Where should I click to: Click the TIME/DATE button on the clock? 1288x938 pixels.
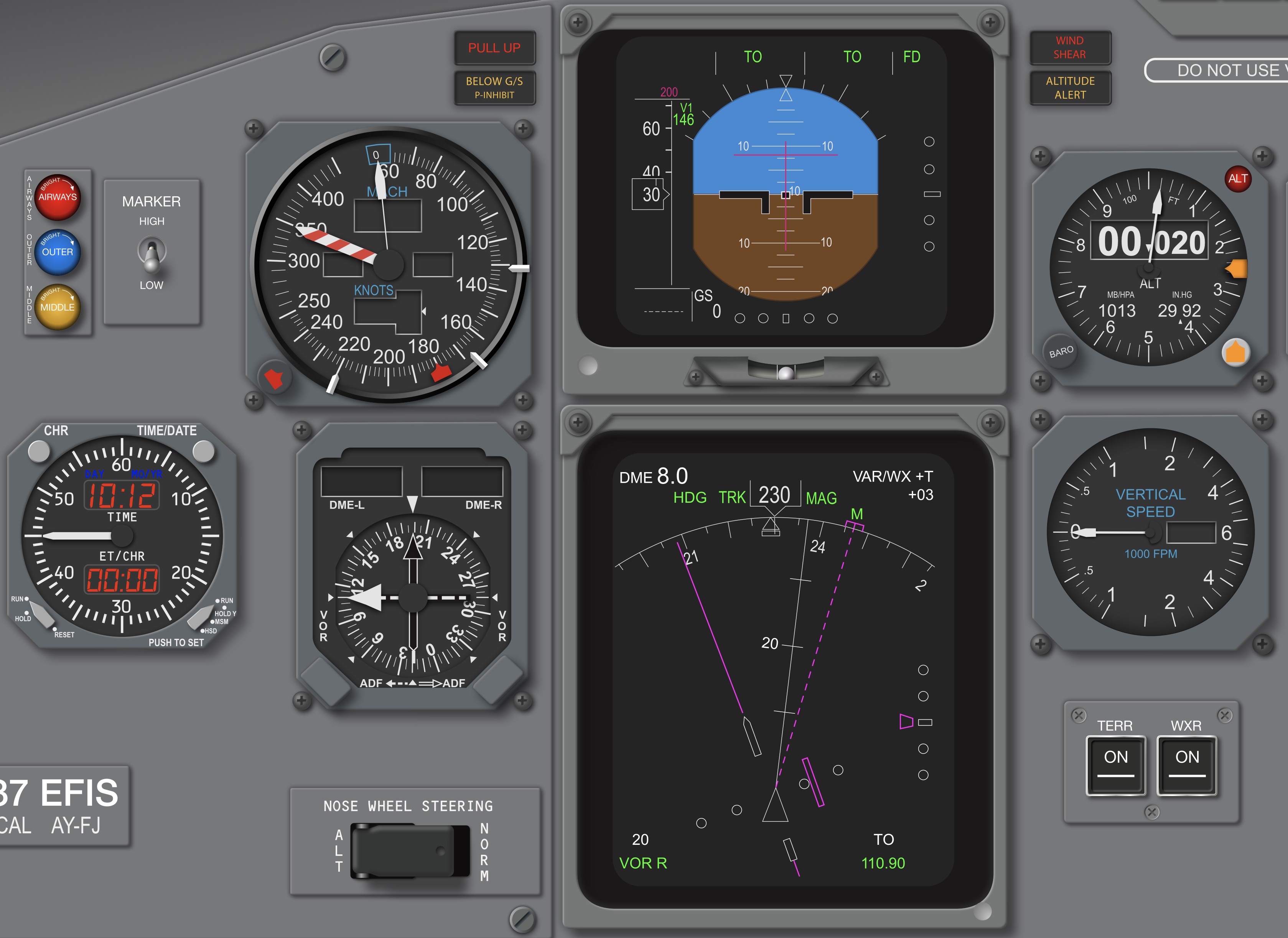coord(203,451)
